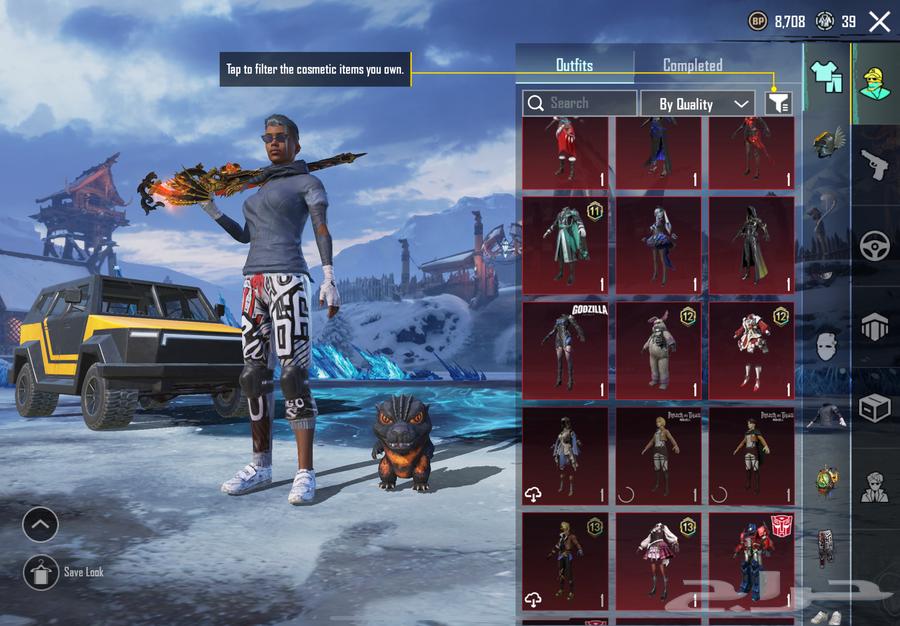This screenshot has height=626, width=900.
Task: Choose the Optimus Prime Transformers outfit
Action: click(x=752, y=561)
